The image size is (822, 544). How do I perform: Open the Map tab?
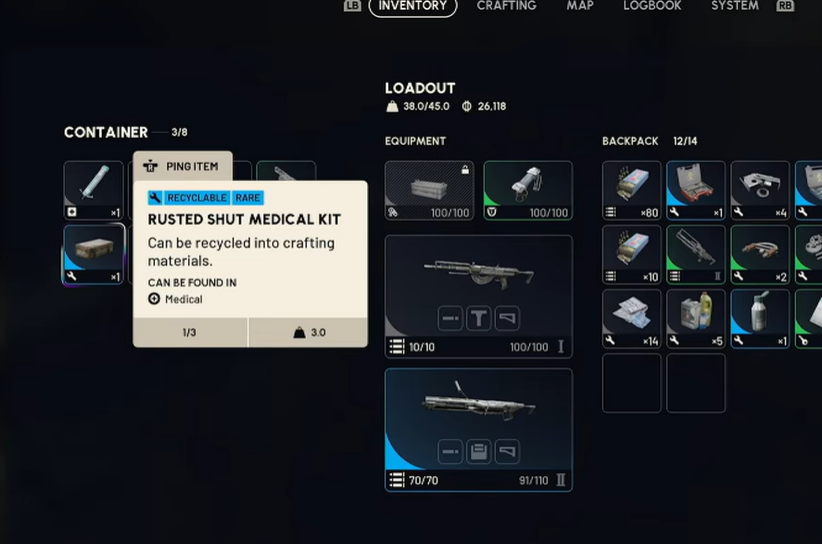(580, 6)
